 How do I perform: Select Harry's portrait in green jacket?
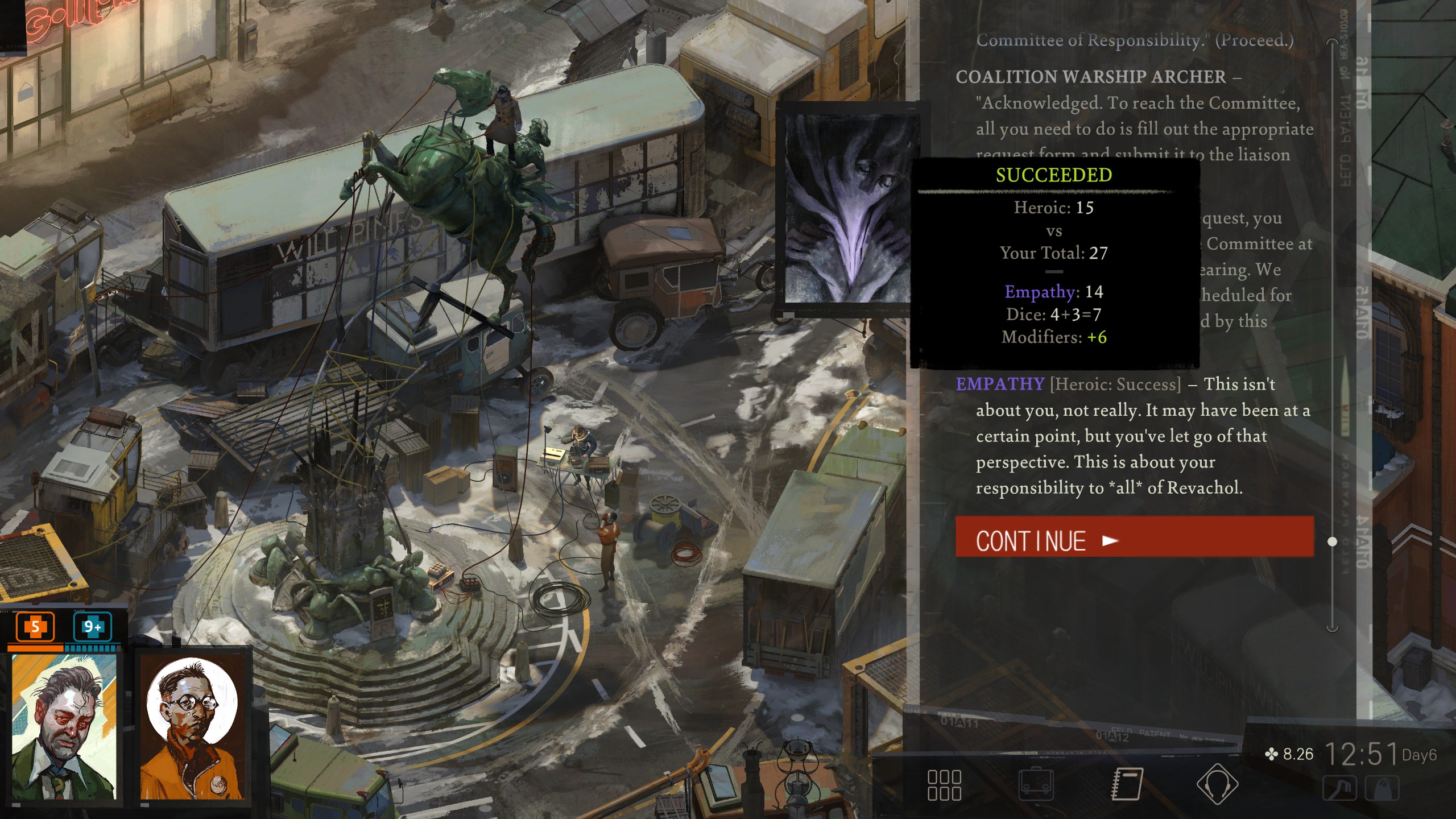(x=64, y=727)
